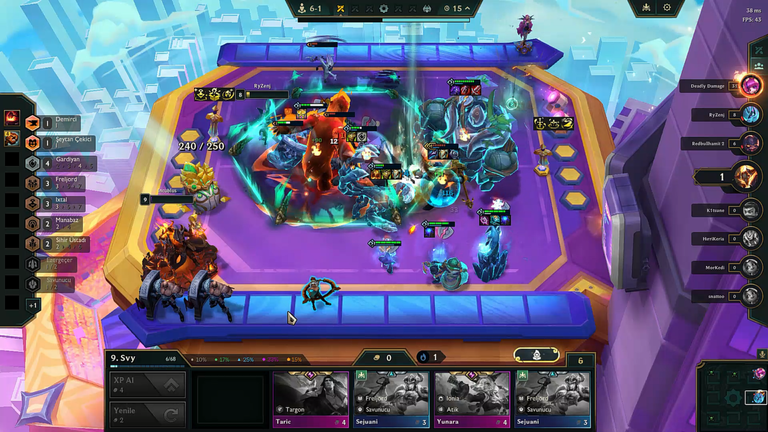Expand the +1 hidden traits button
The image size is (768, 432).
[x=33, y=305]
